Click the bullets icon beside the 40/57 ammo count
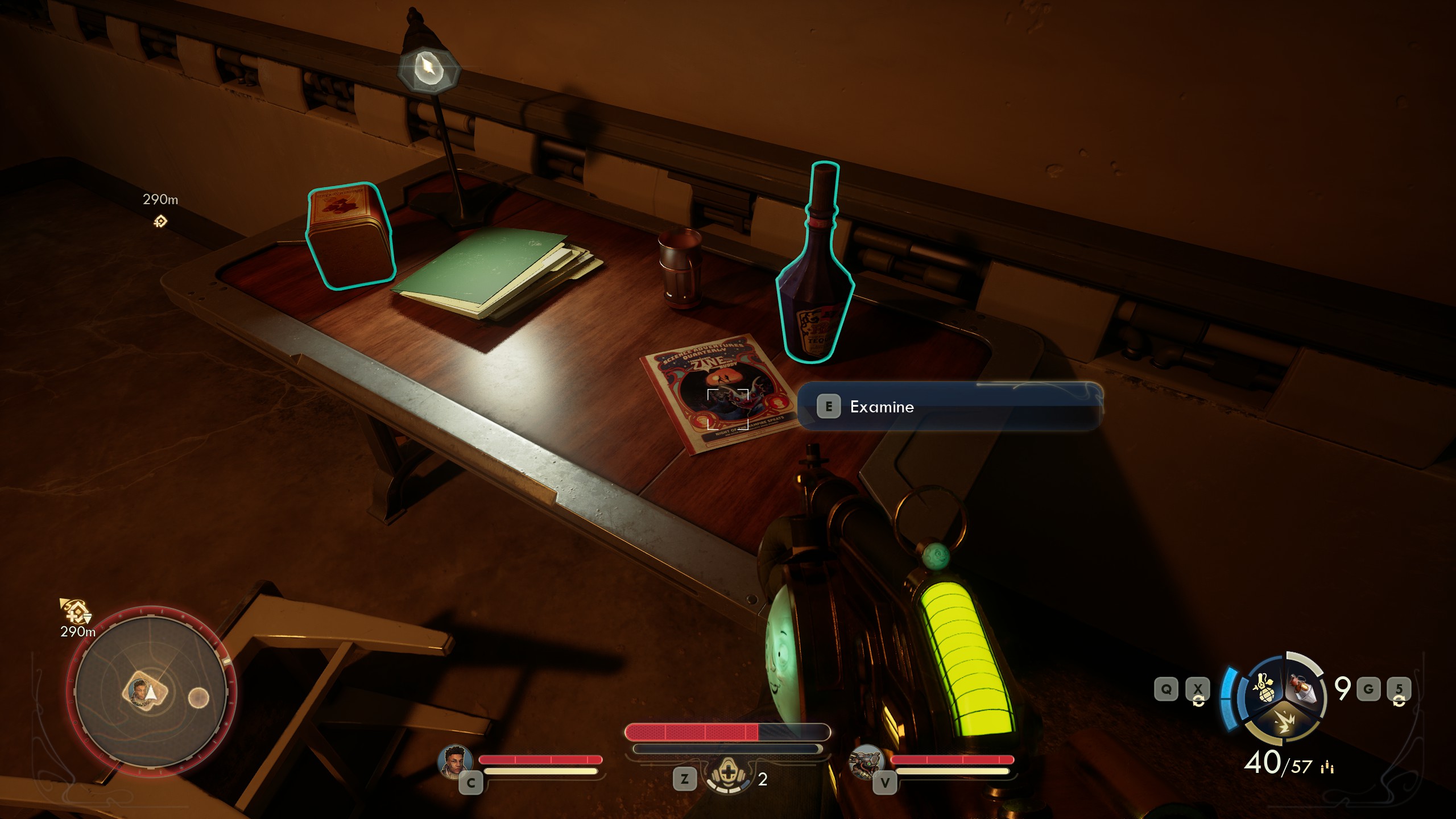 pyautogui.click(x=1326, y=767)
